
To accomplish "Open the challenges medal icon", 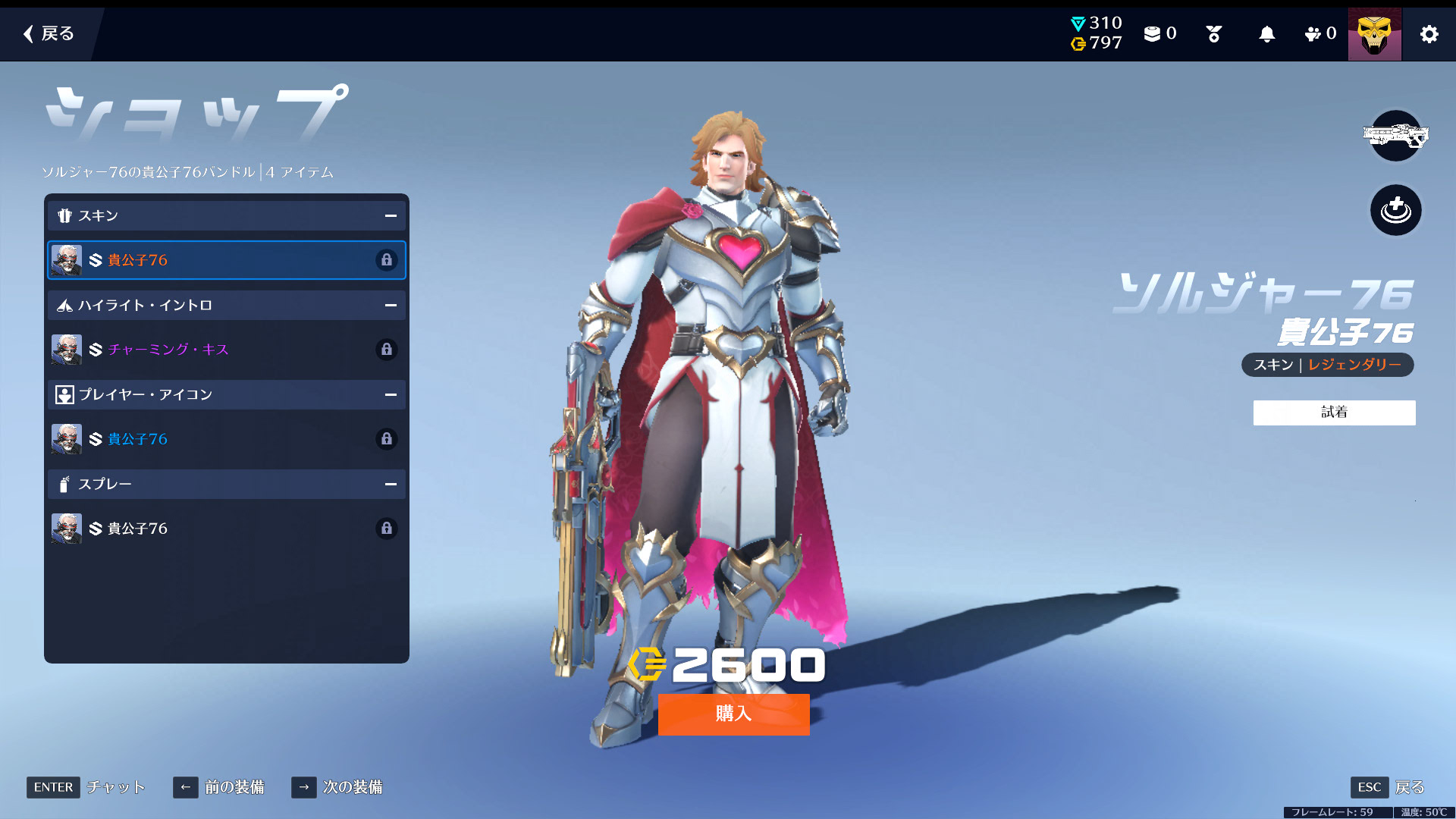I will 1213,34.
